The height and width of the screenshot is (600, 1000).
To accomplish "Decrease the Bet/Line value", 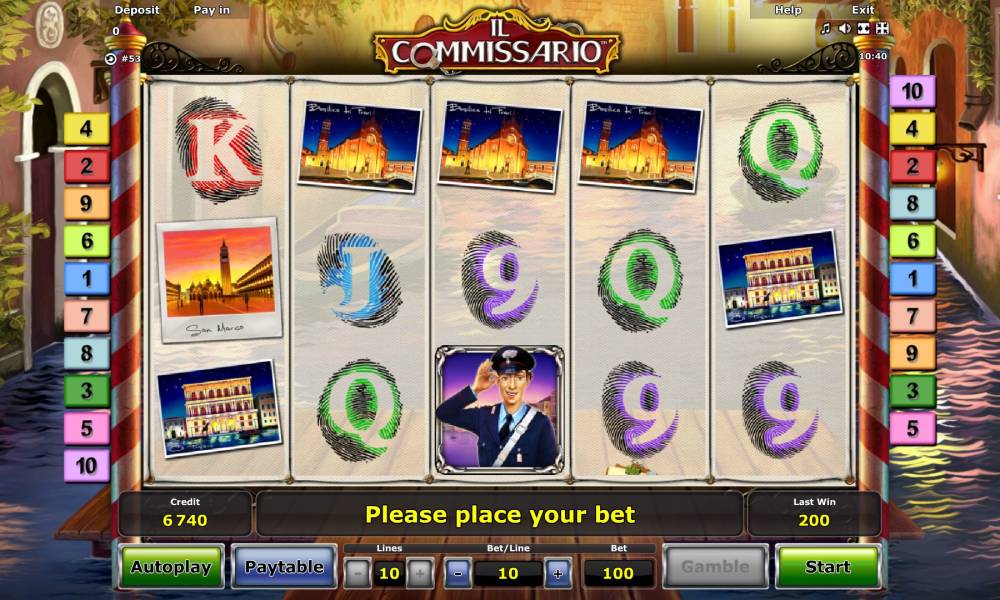I will click(458, 573).
